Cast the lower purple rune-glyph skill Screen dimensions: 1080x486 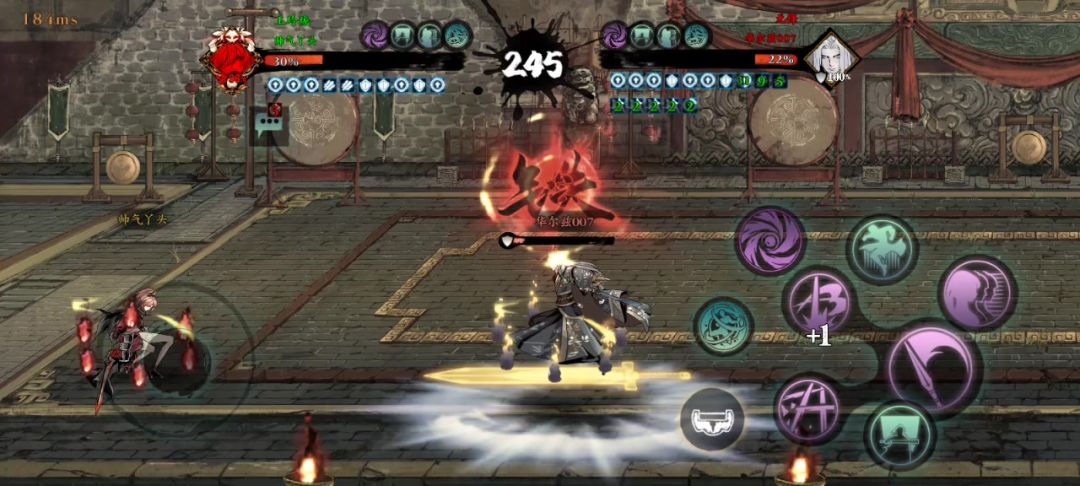(809, 409)
